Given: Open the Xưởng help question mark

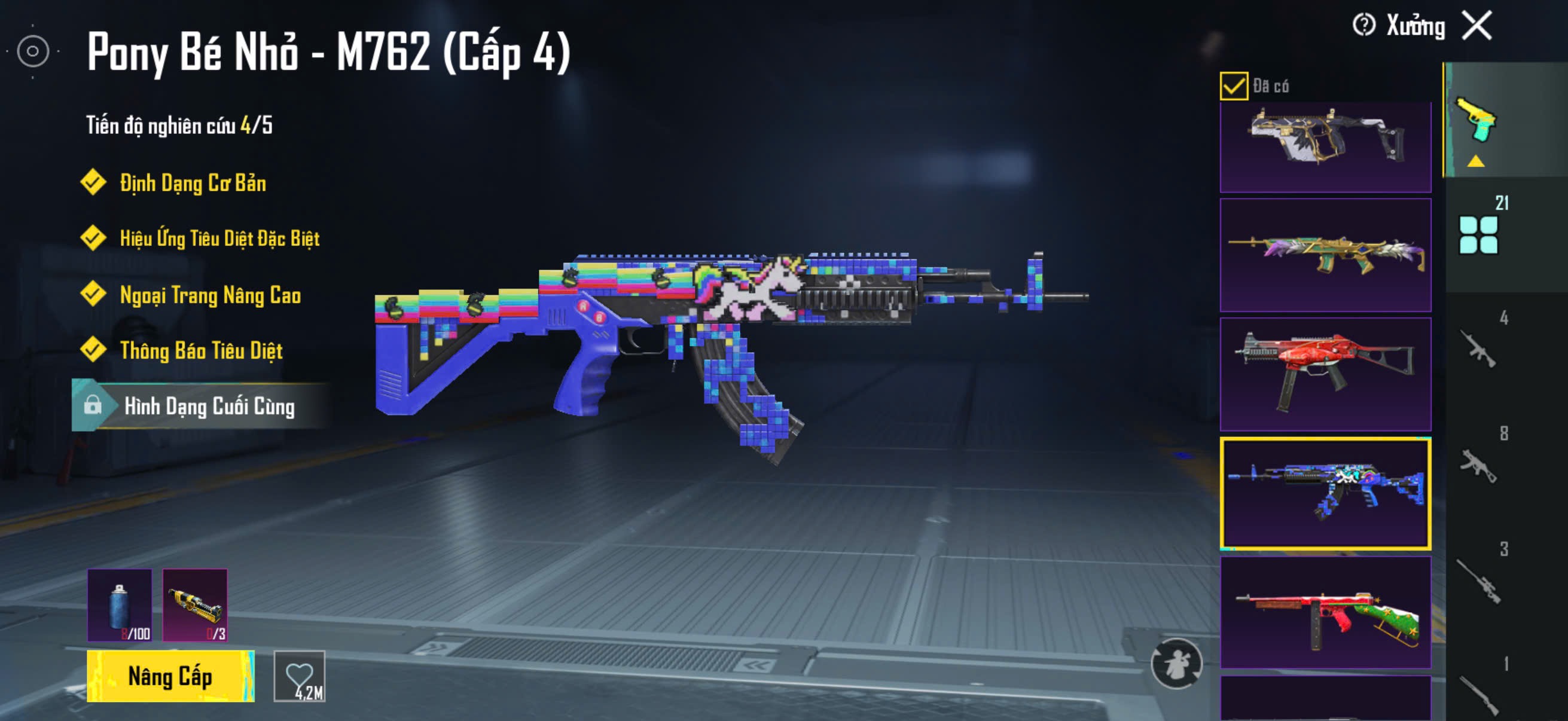Looking at the screenshot, I should pyautogui.click(x=1363, y=26).
